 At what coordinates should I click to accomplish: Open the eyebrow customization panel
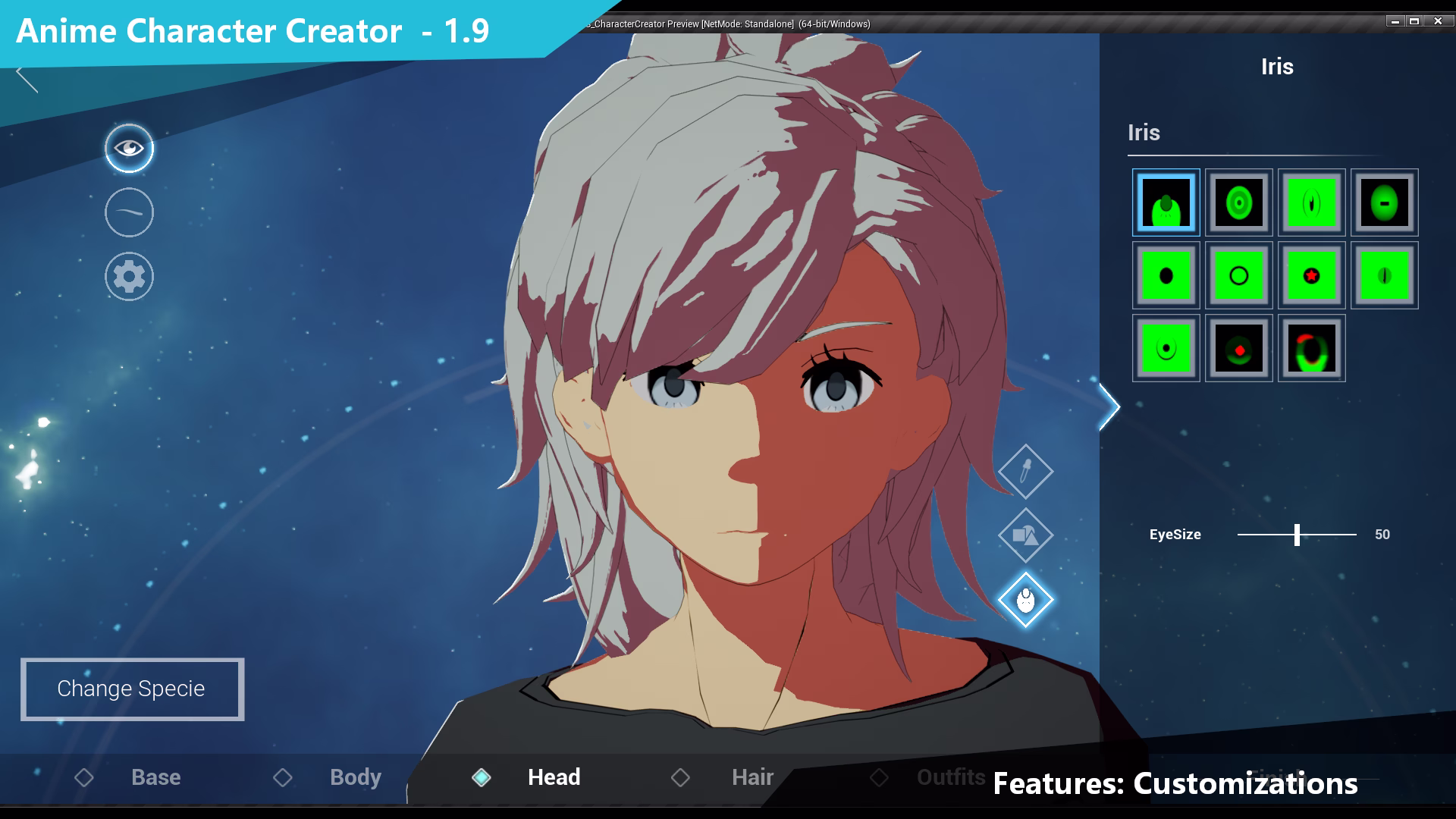[x=129, y=212]
